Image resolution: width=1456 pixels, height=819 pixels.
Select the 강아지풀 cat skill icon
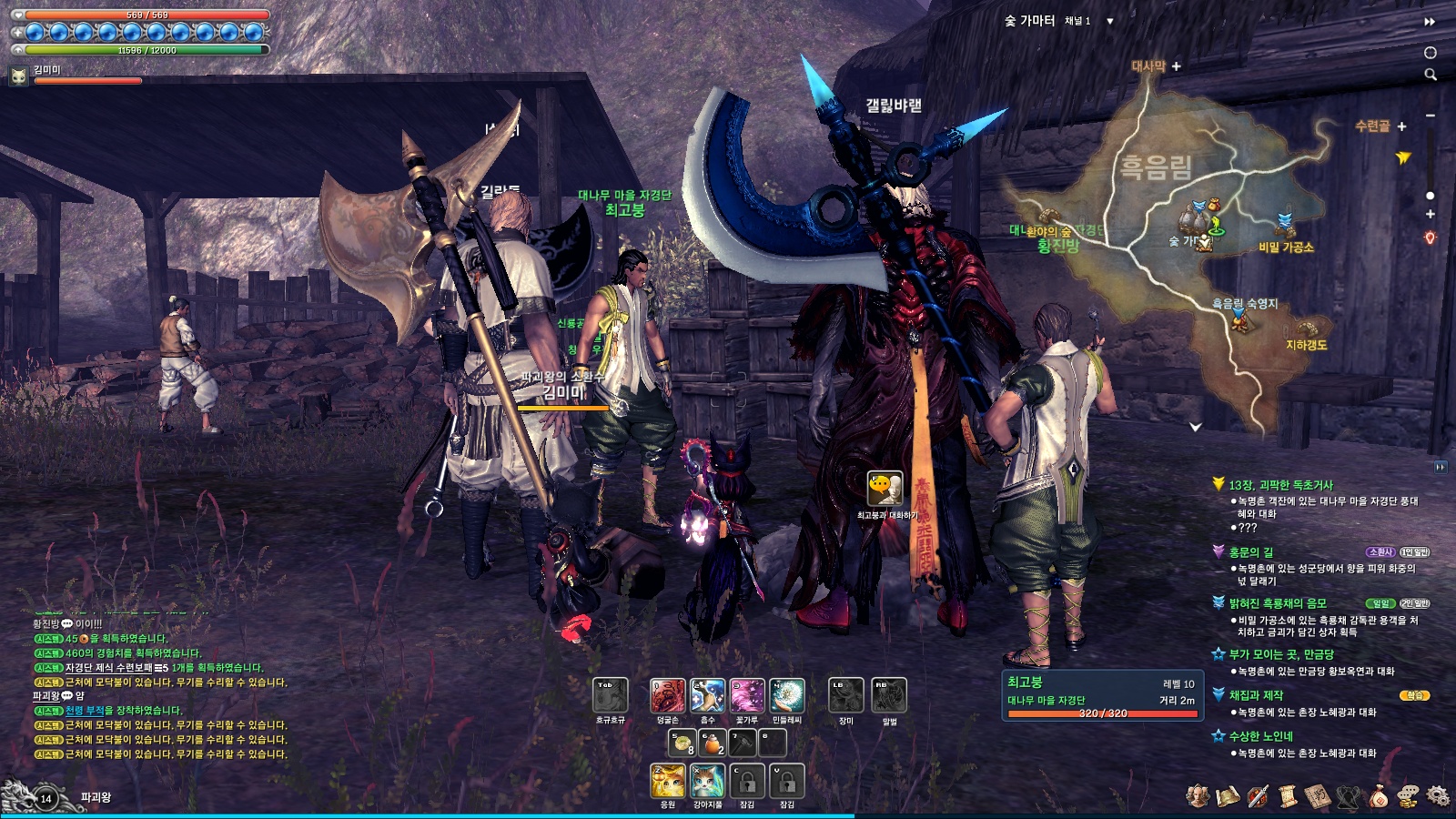pos(707,783)
